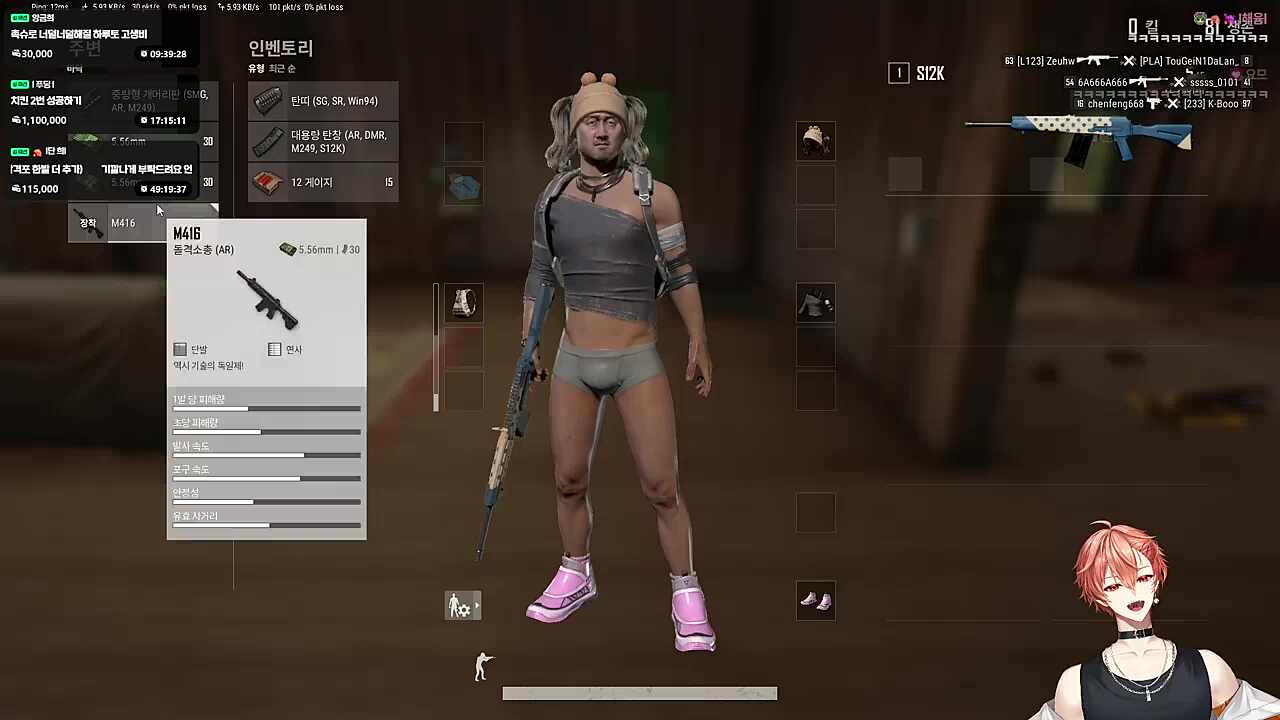Switch to the 인벤토리 tab
Screen dimensions: 1280x720
[x=279, y=48]
